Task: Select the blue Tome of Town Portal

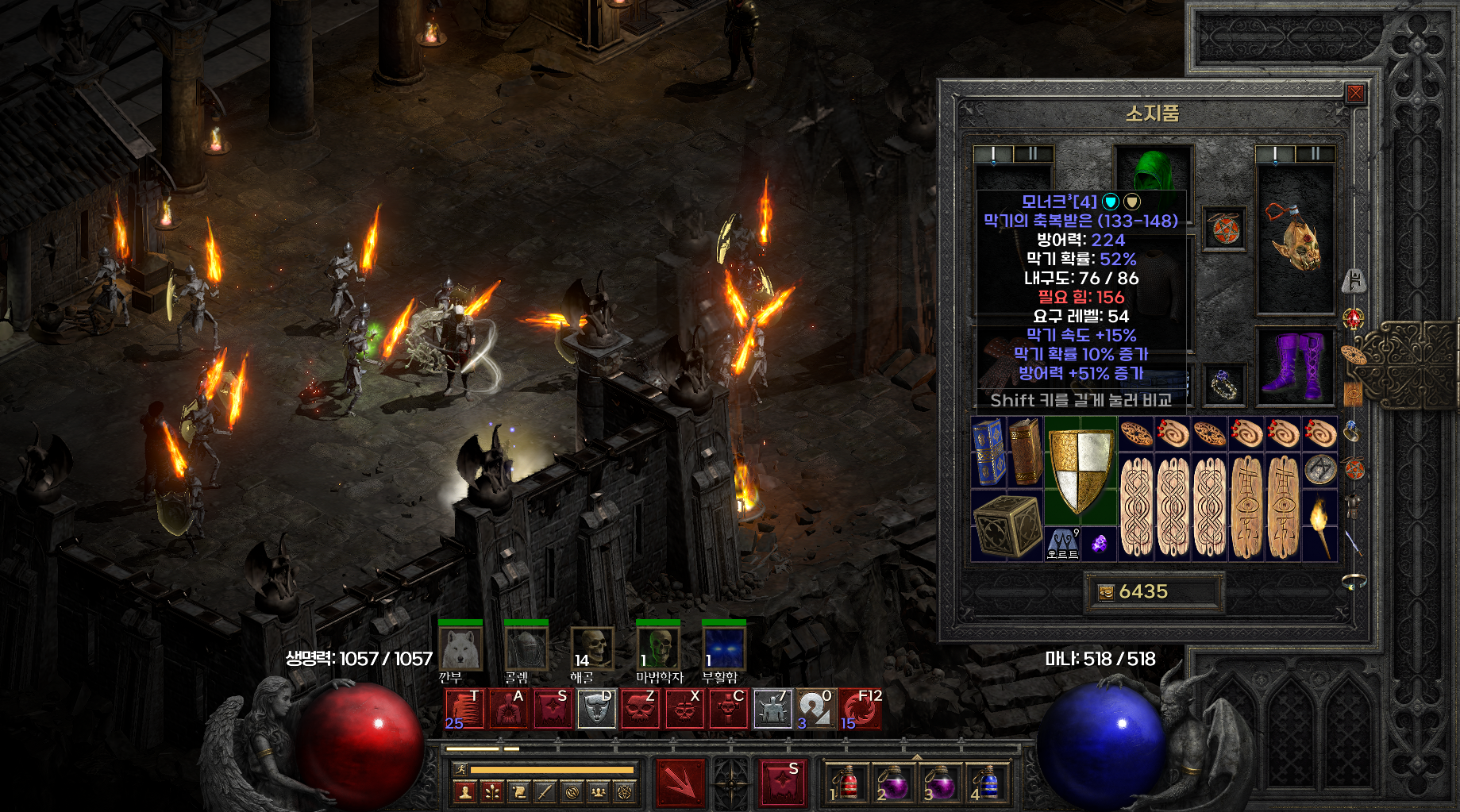Action: [x=988, y=452]
